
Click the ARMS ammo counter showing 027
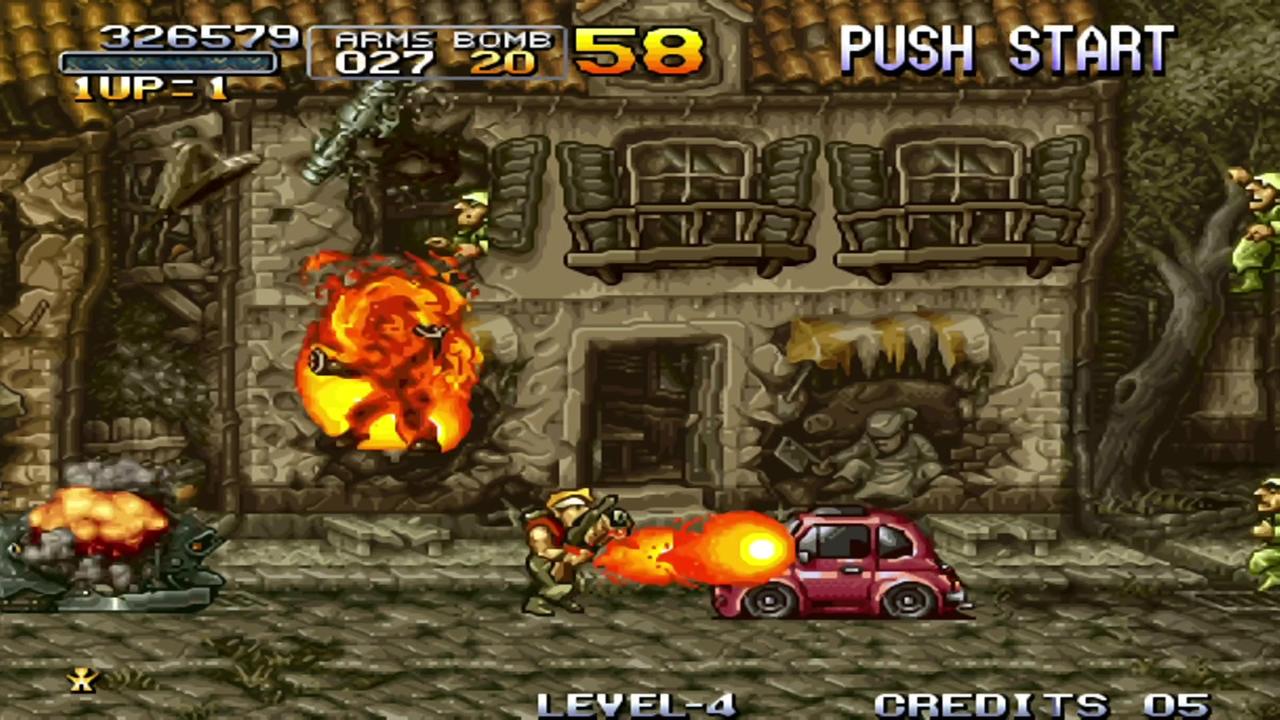click(x=385, y=62)
